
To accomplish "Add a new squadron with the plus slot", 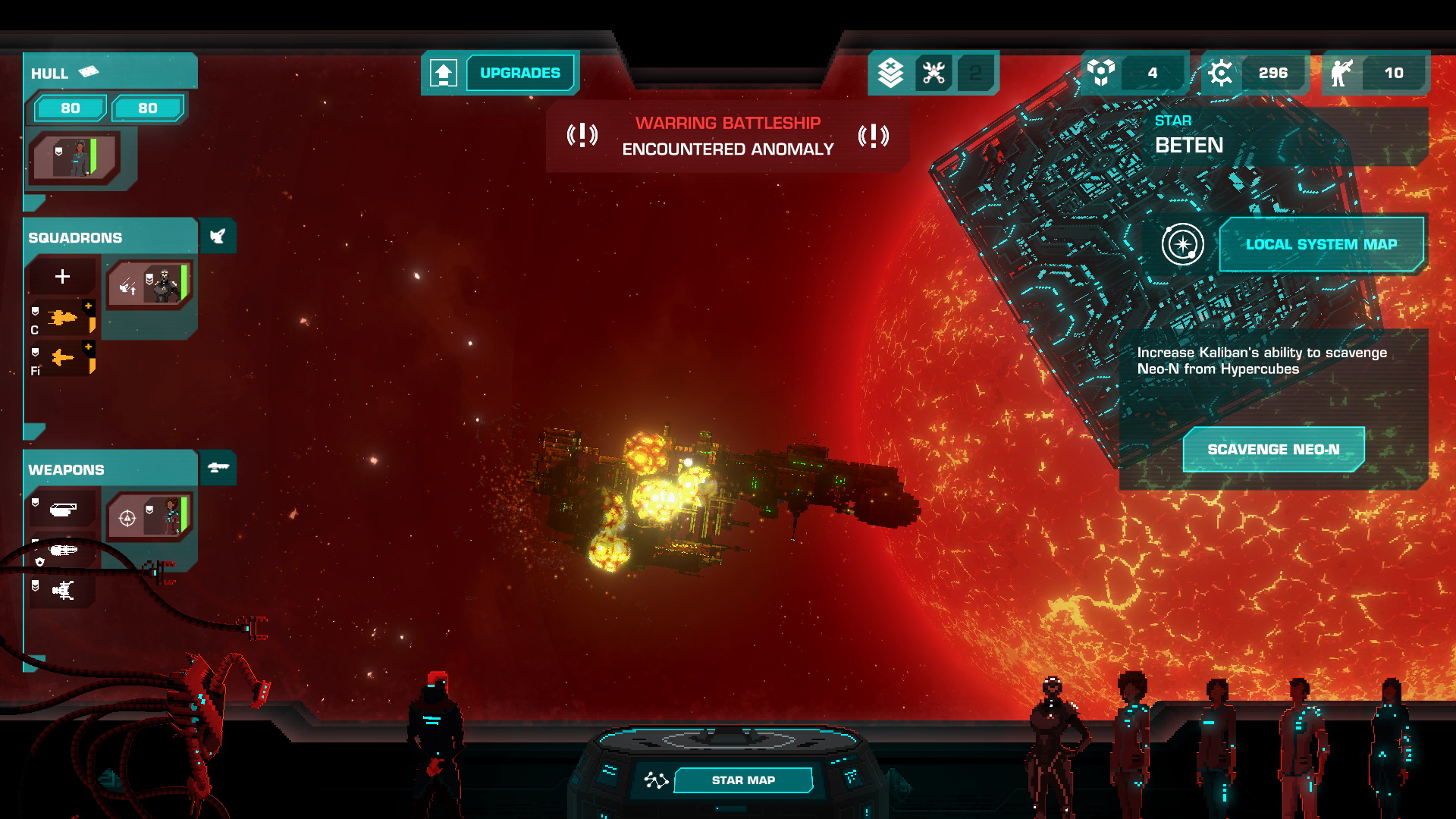I will (63, 277).
